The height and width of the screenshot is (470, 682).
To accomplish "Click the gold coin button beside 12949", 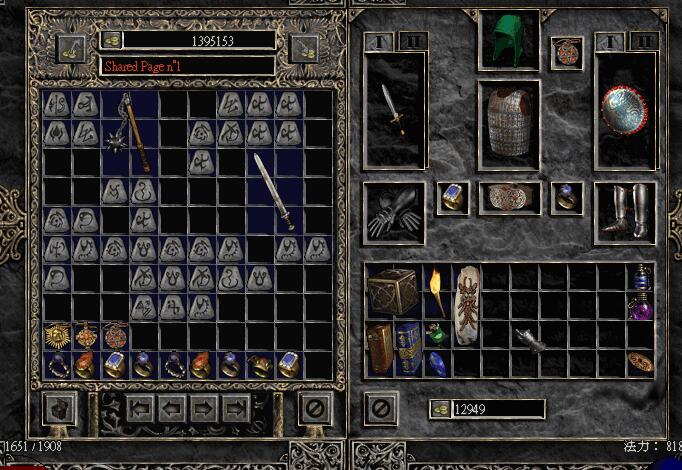I will 440,408.
